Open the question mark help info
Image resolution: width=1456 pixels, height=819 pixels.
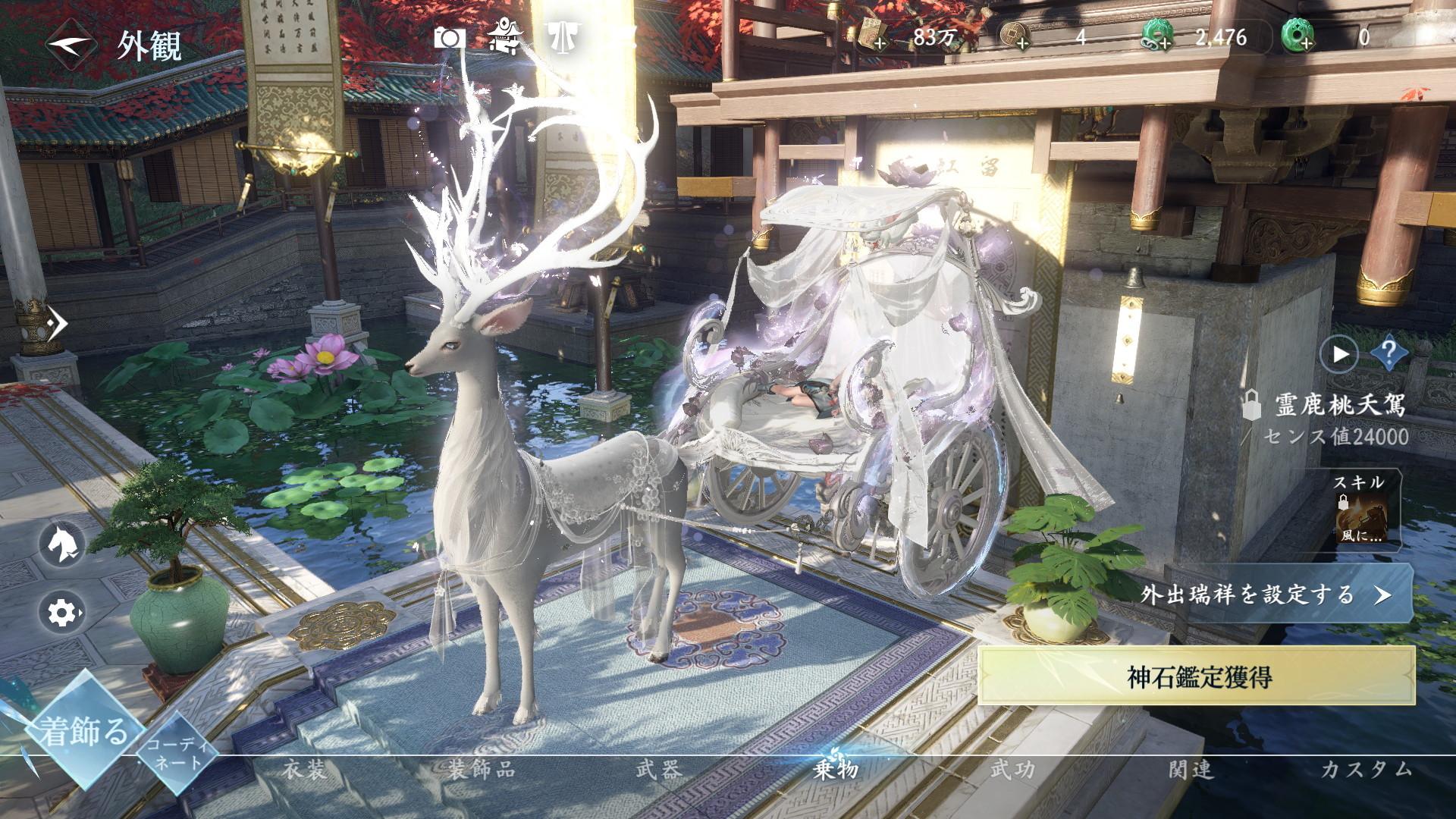1389,353
